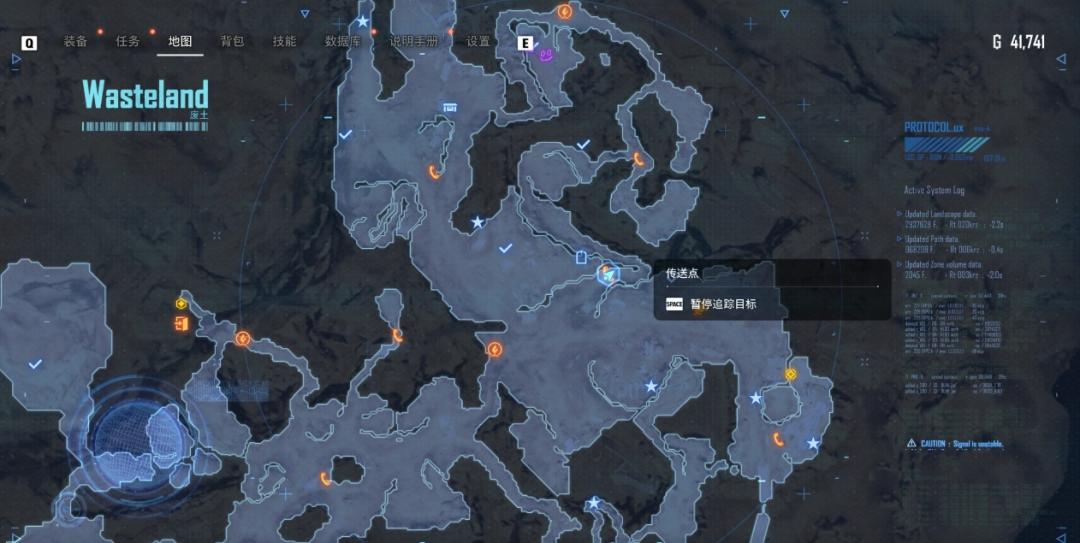The image size is (1080, 543).
Task: Select the 地图 map tab
Action: click(x=180, y=42)
